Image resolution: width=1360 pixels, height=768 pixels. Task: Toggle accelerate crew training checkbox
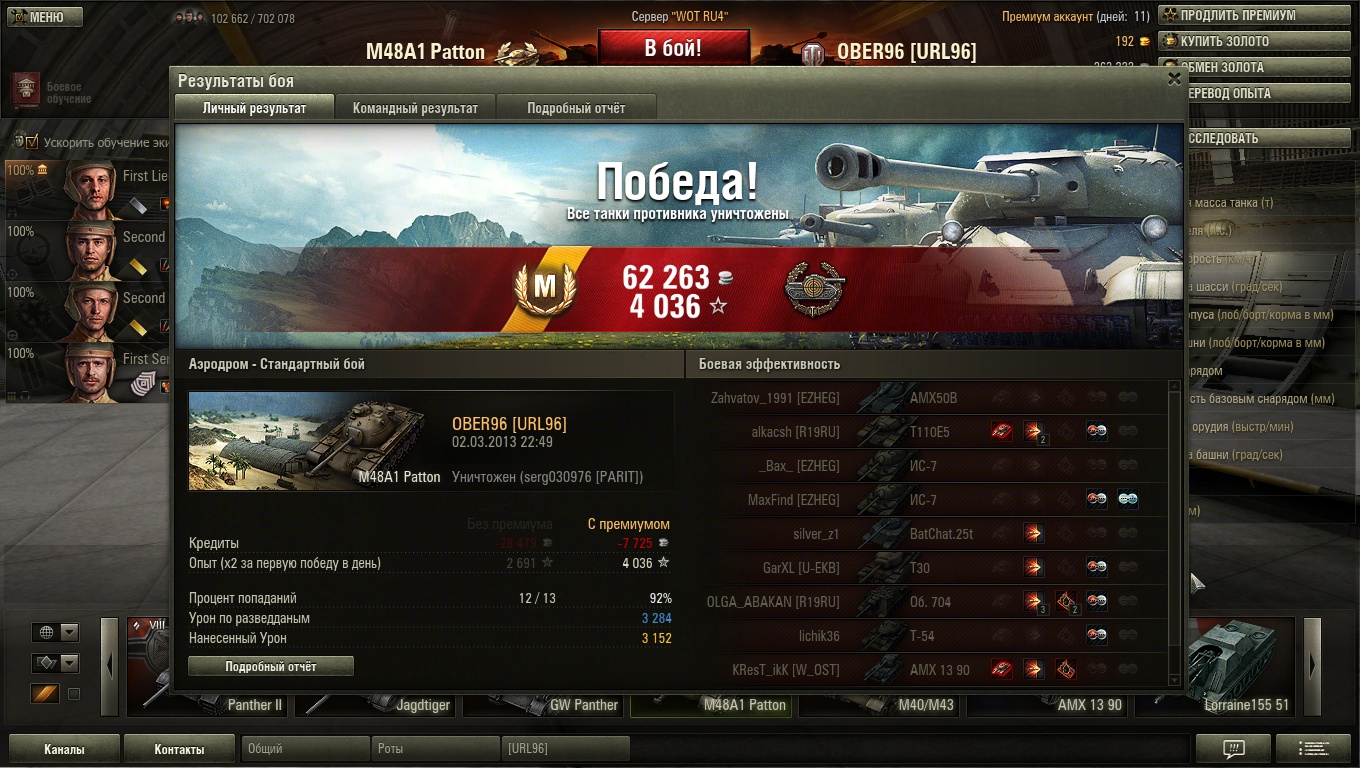(31, 142)
